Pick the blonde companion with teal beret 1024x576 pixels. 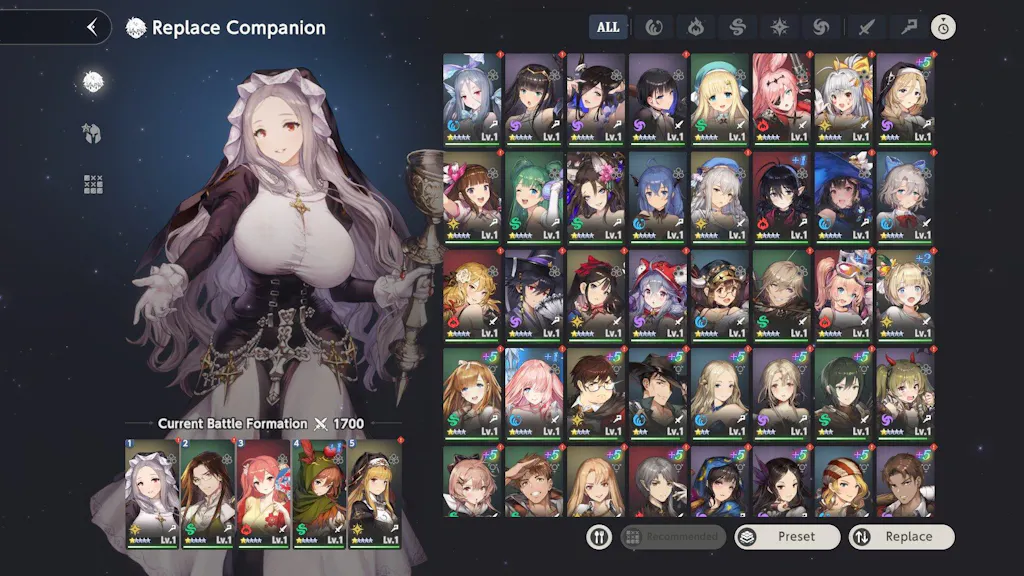[x=720, y=98]
